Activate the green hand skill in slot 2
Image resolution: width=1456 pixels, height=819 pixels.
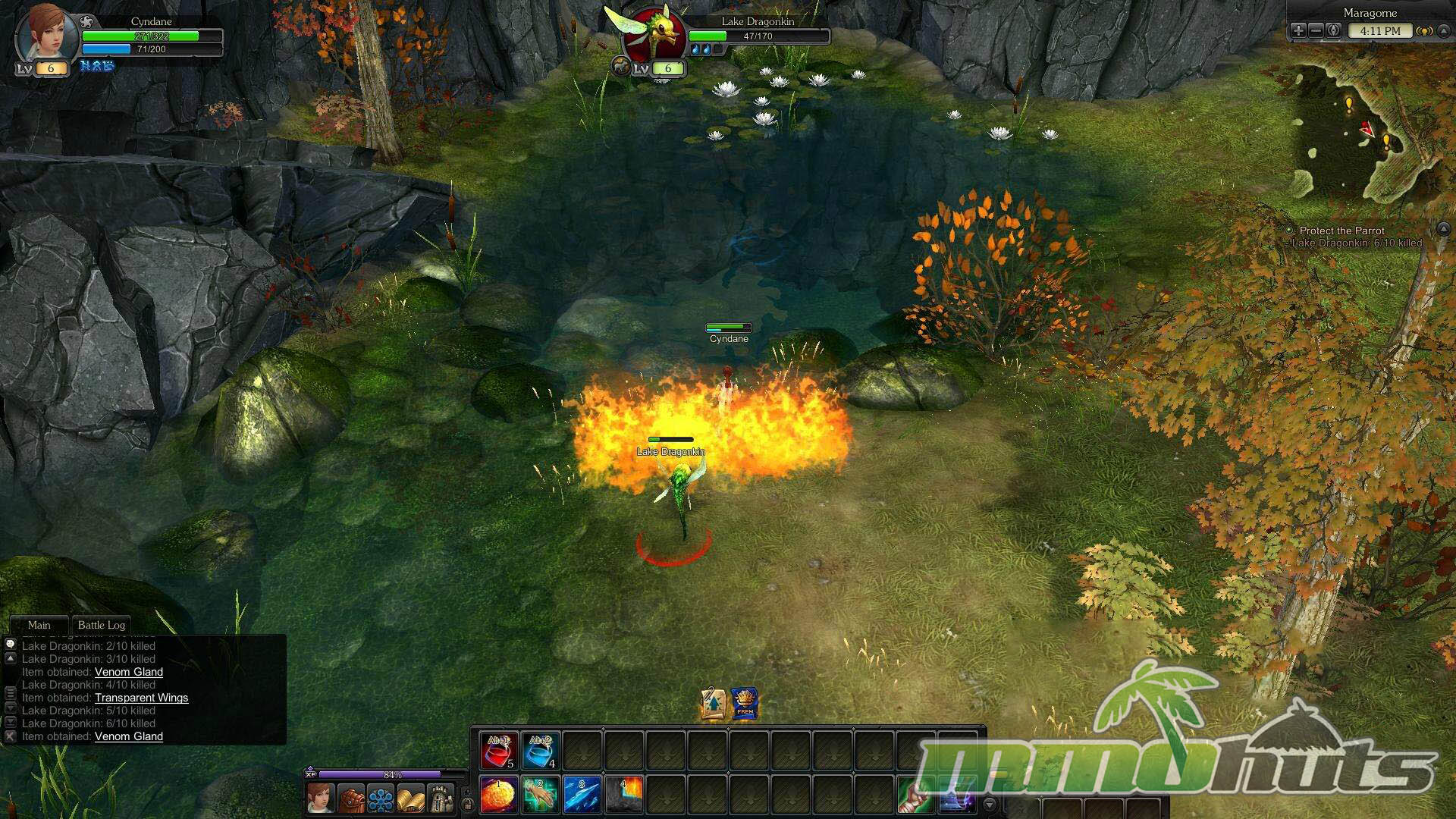point(541,794)
